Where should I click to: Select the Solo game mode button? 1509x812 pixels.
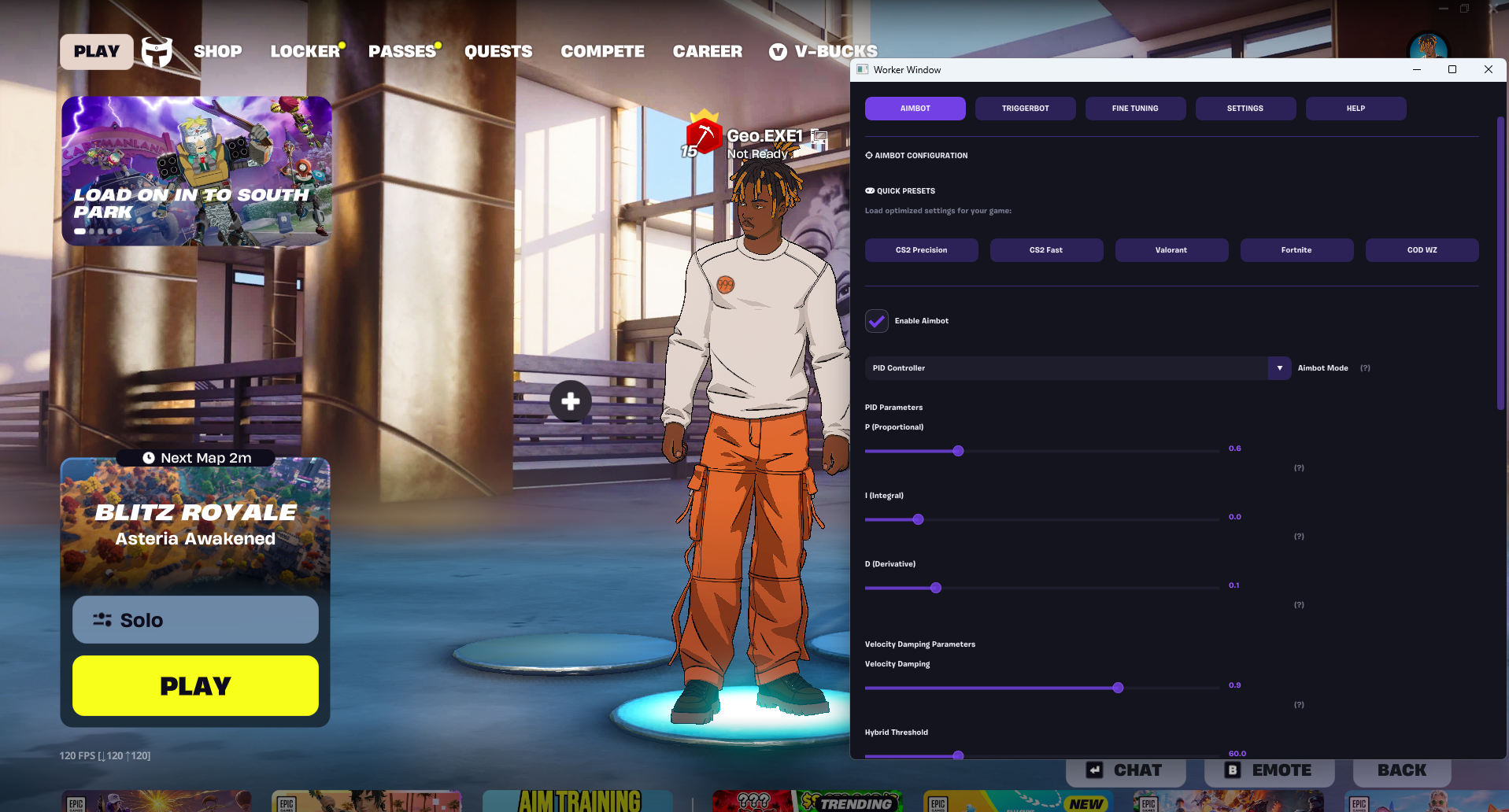coord(194,619)
